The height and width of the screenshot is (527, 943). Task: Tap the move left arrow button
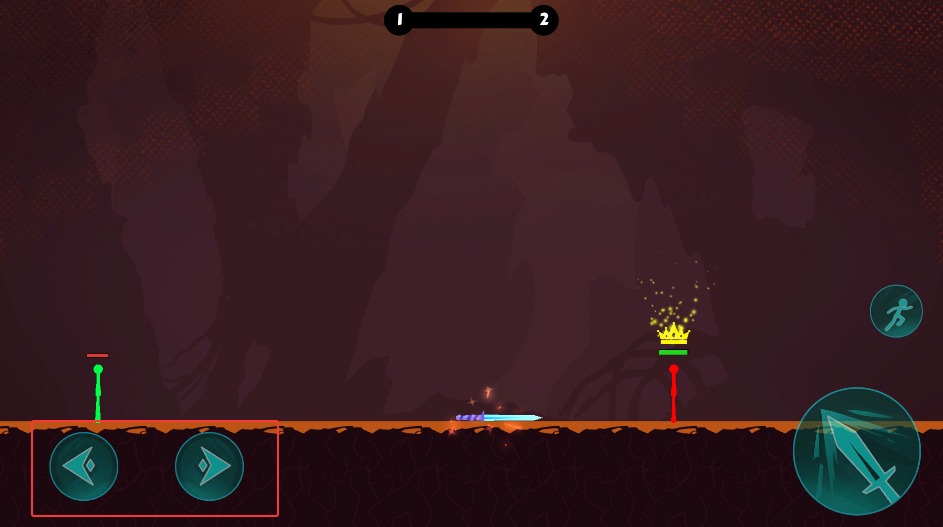tap(84, 466)
